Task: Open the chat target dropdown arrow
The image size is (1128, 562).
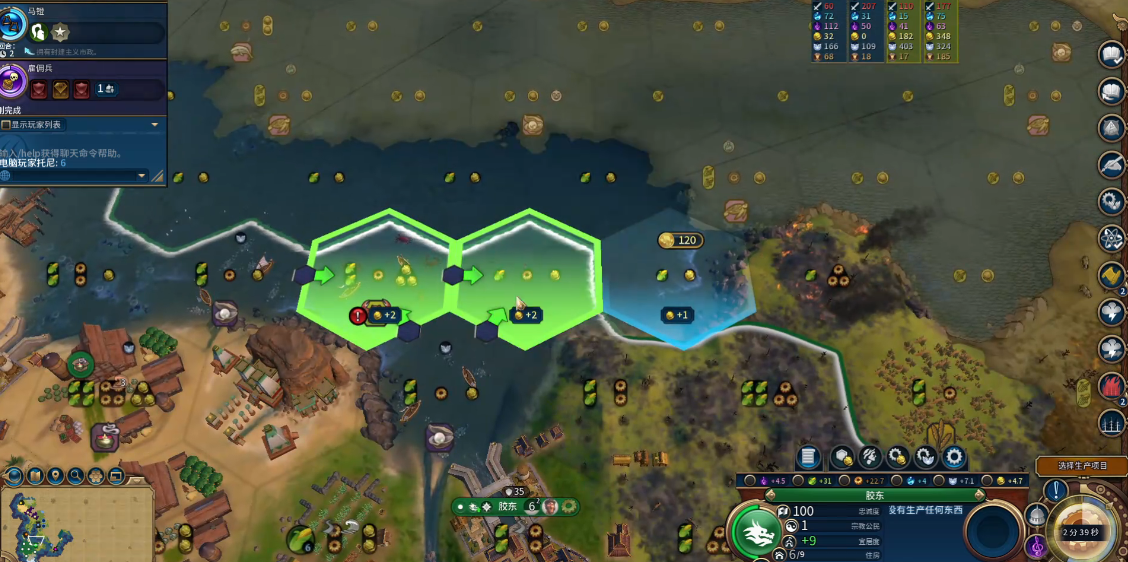Action: 141,176
